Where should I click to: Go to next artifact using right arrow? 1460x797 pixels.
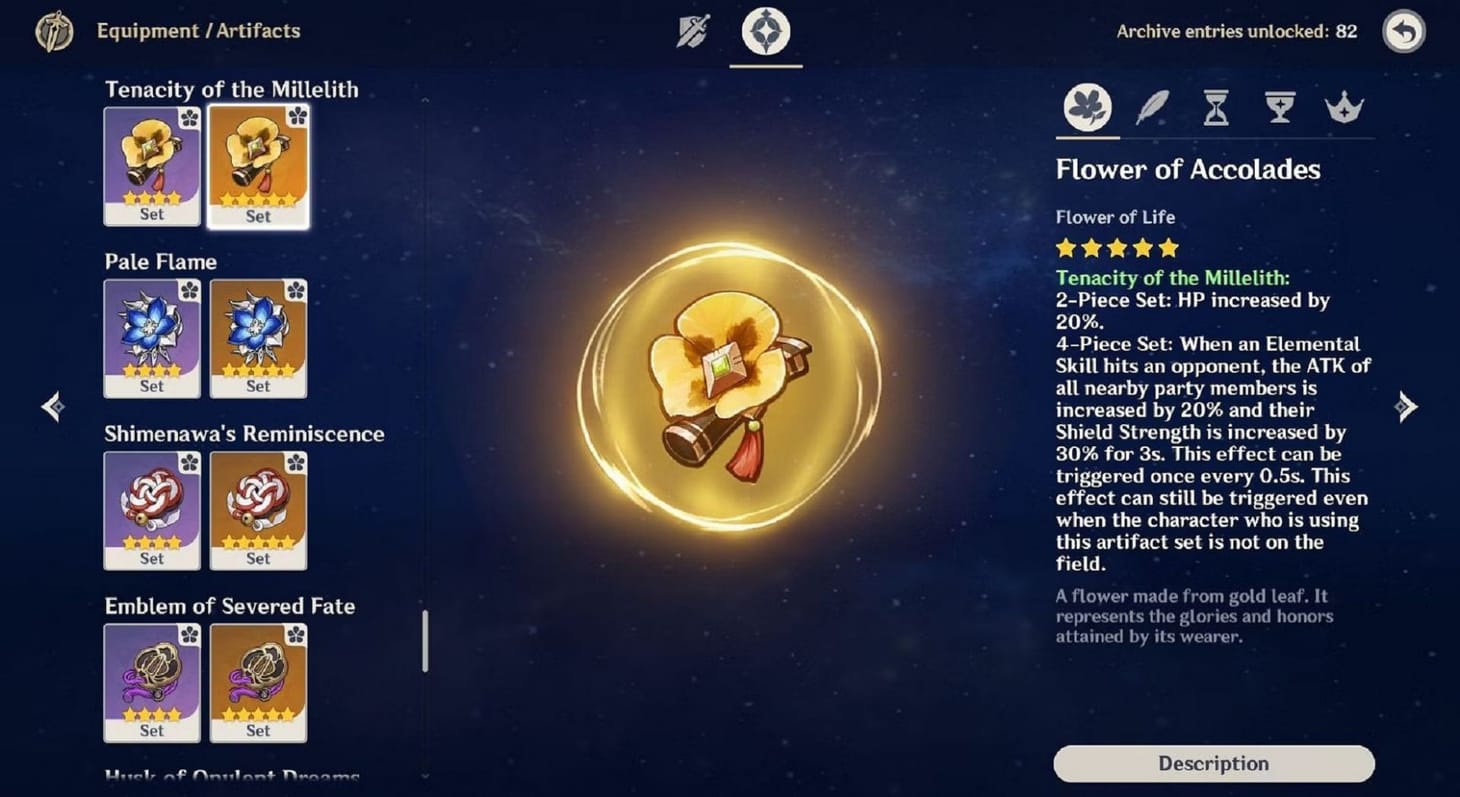pos(1406,406)
